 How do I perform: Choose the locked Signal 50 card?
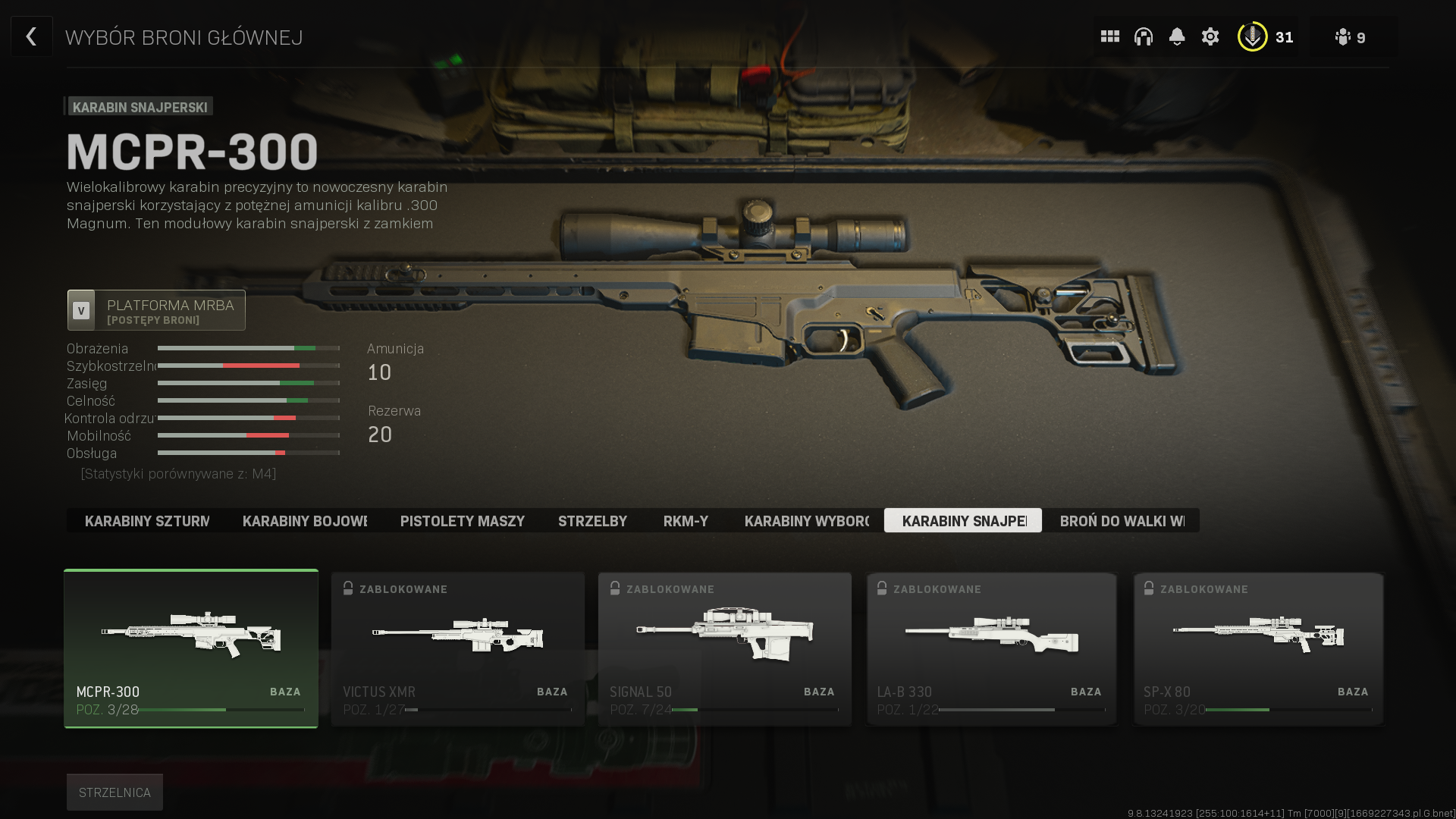coord(725,648)
